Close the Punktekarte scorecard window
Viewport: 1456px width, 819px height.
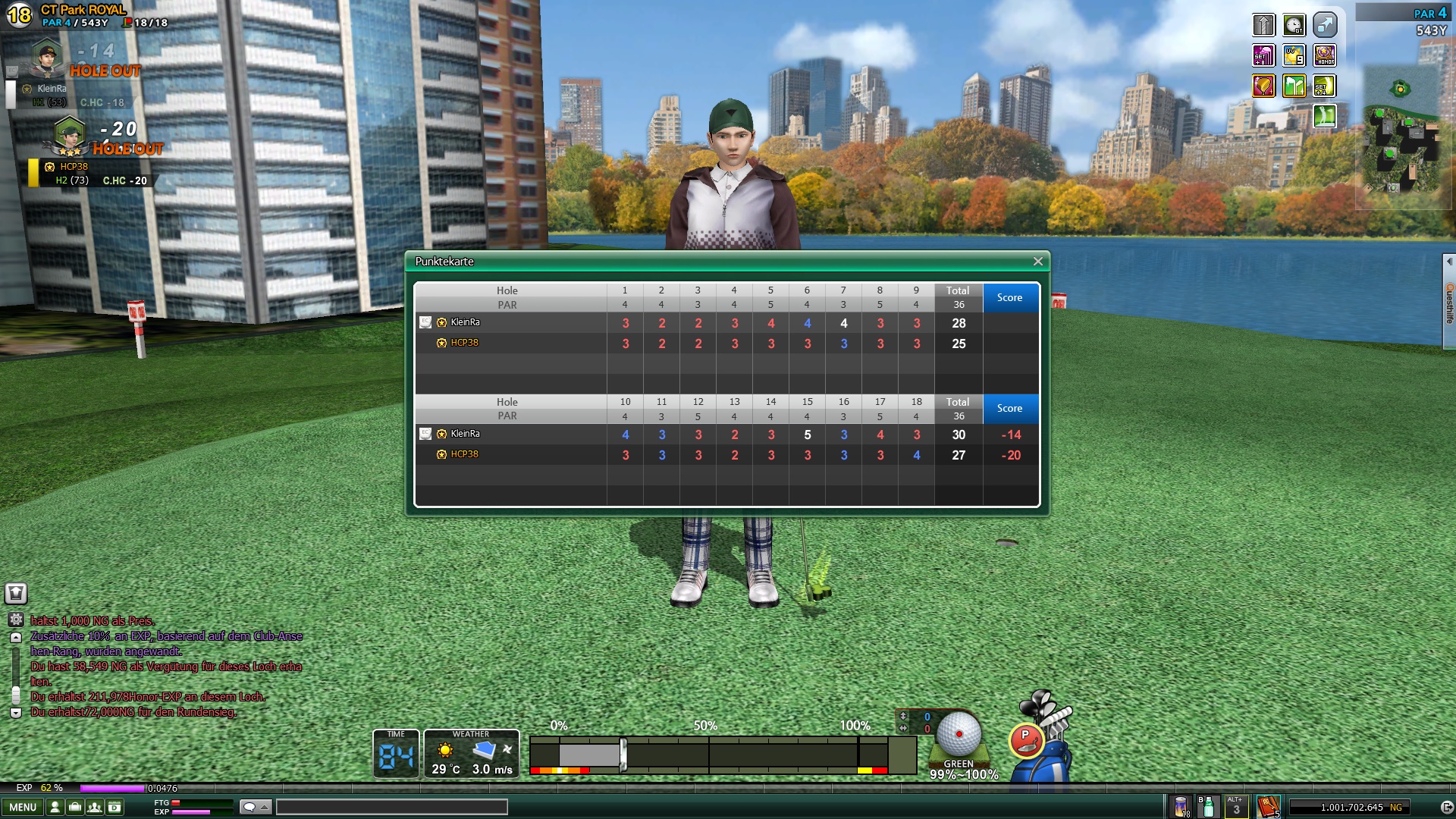pos(1037,262)
